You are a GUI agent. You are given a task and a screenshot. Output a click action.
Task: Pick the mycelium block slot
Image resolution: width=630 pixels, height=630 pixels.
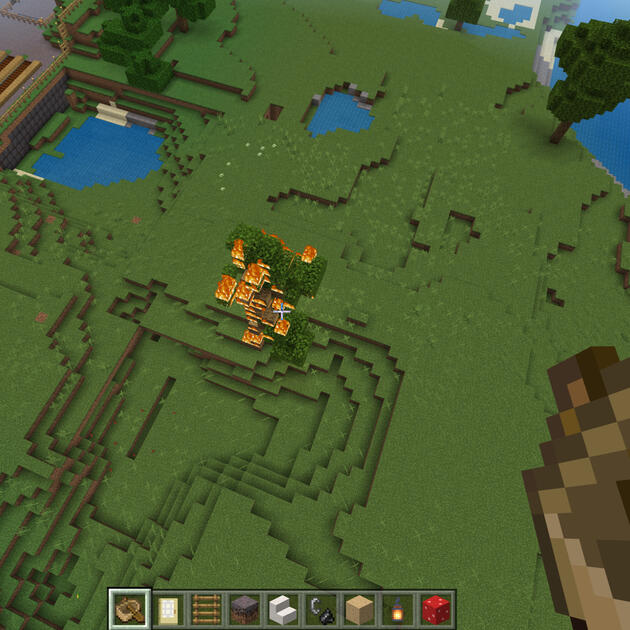tap(244, 609)
